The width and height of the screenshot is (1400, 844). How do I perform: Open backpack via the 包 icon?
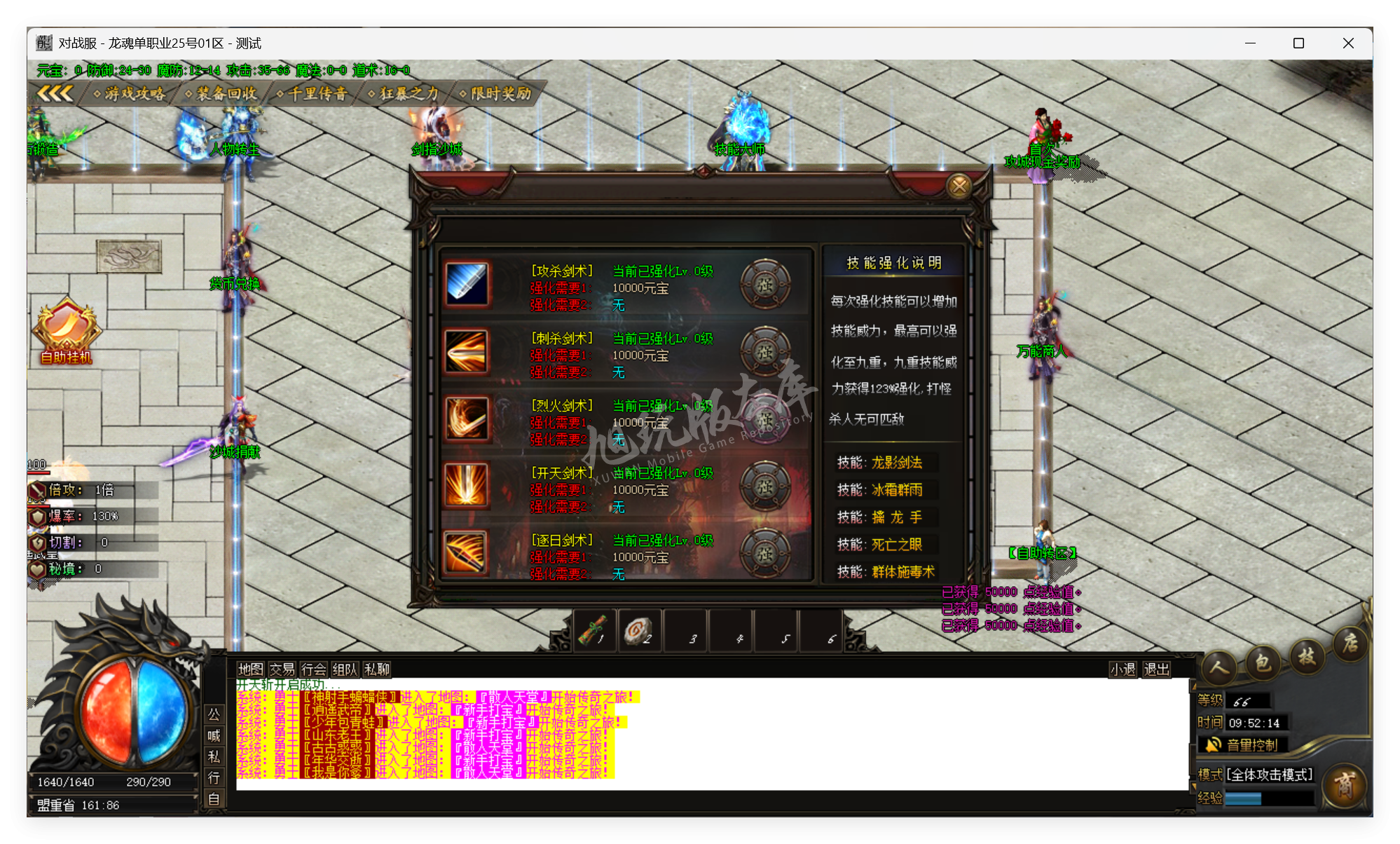(1262, 662)
